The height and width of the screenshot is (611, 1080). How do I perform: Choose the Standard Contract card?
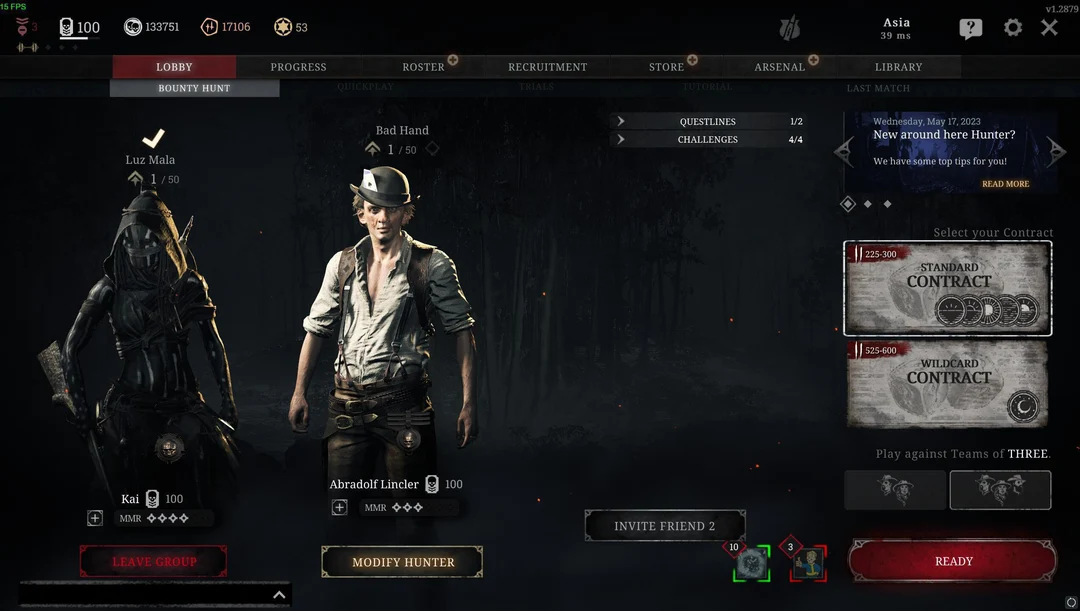(x=947, y=288)
